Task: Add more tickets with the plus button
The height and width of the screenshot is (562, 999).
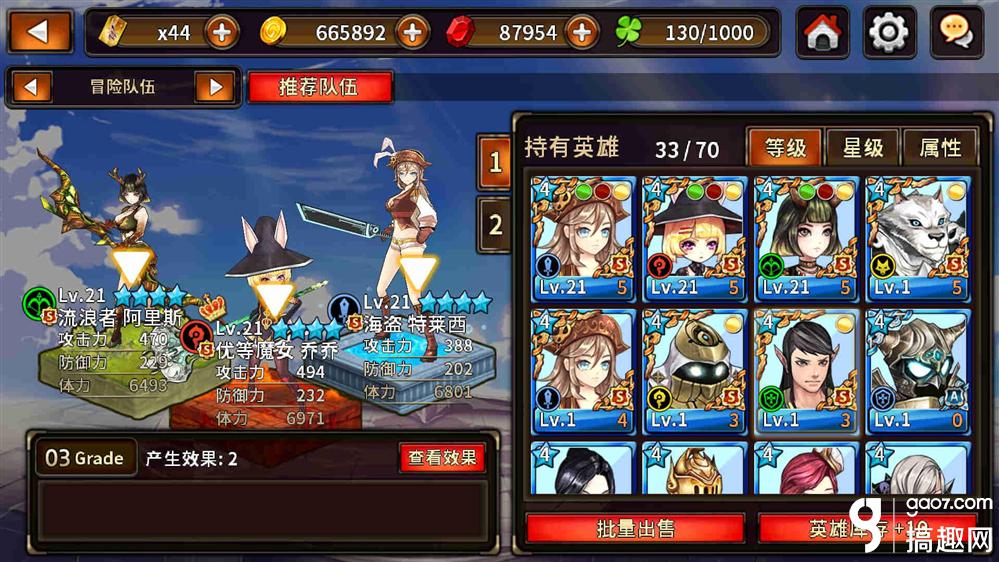Action: tap(222, 33)
